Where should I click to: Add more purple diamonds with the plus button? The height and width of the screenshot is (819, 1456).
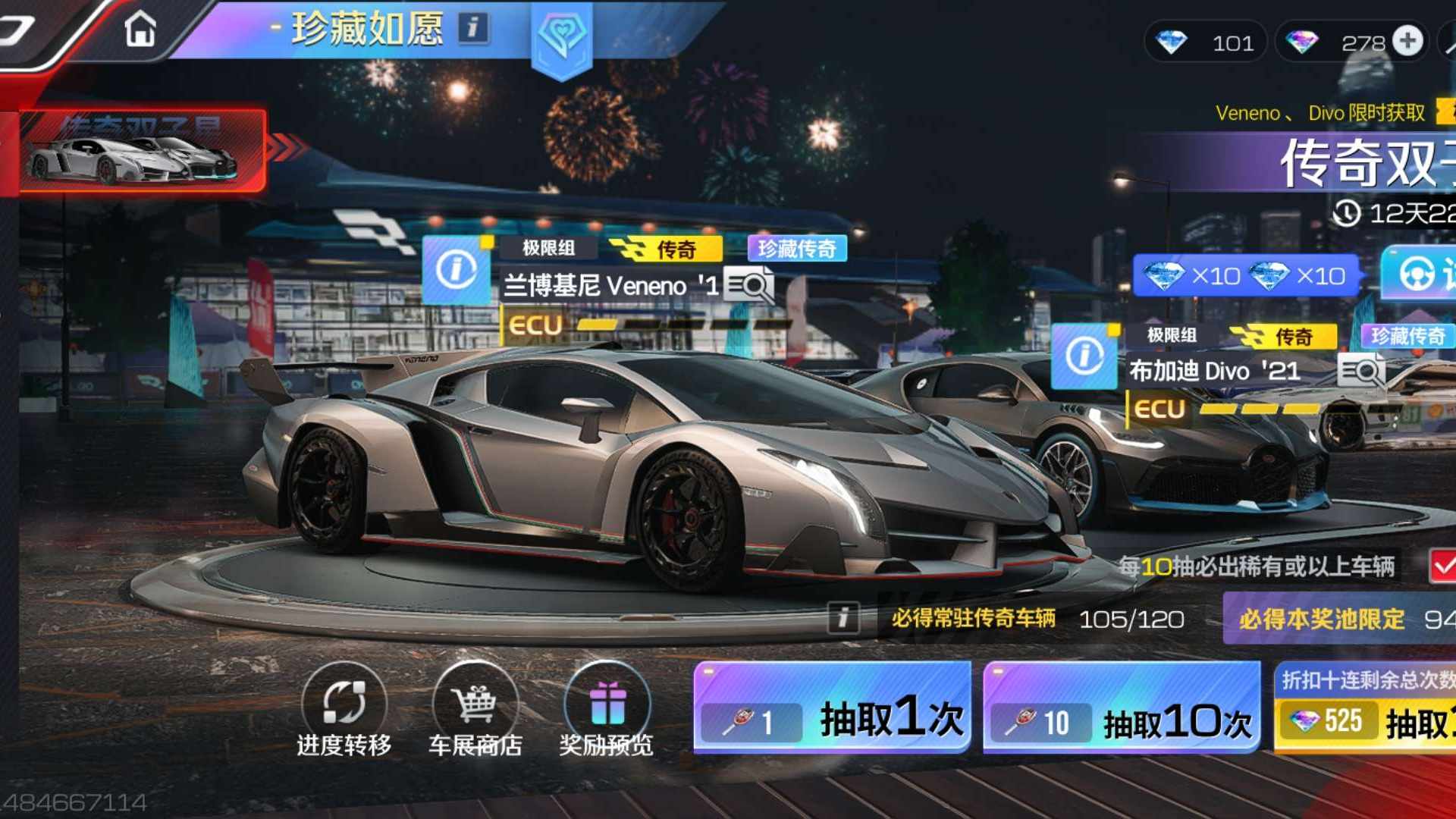[1408, 42]
